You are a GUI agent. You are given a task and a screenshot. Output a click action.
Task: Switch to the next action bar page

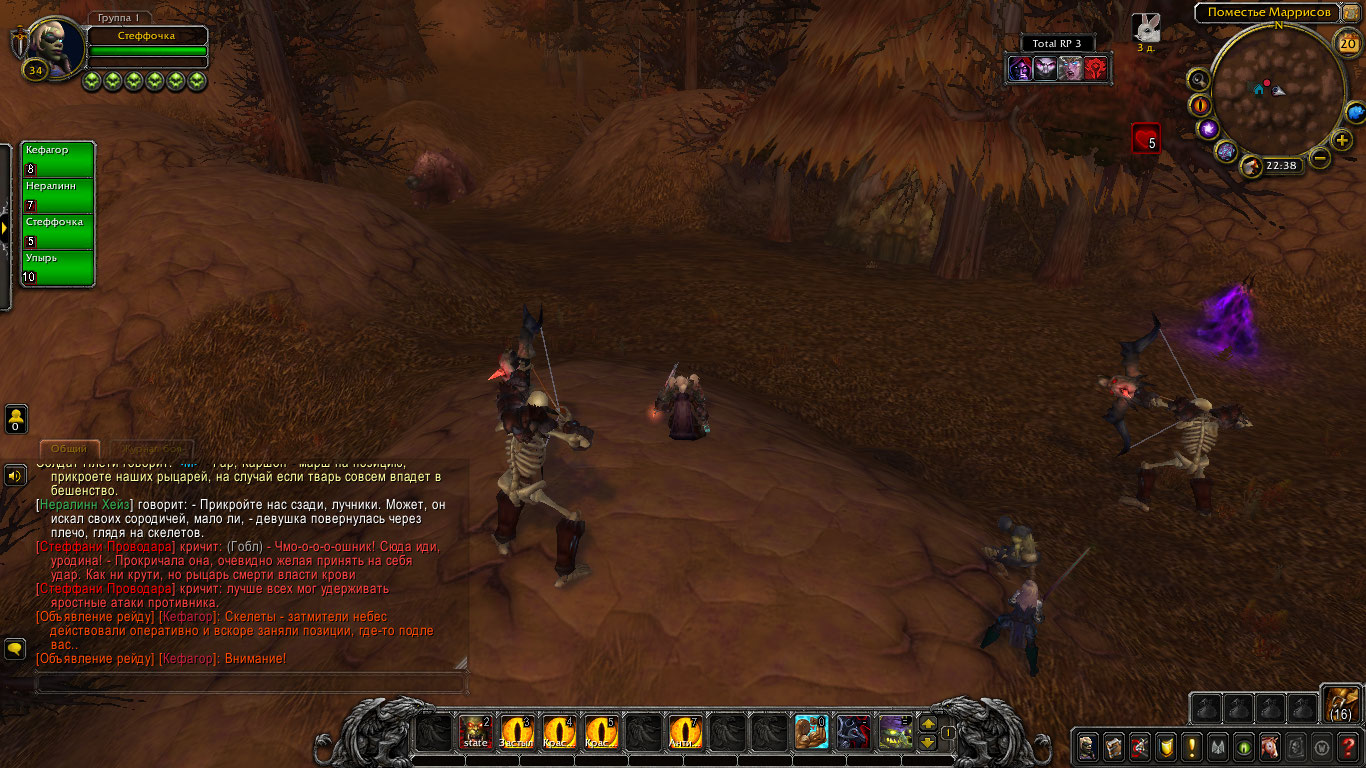click(x=928, y=724)
